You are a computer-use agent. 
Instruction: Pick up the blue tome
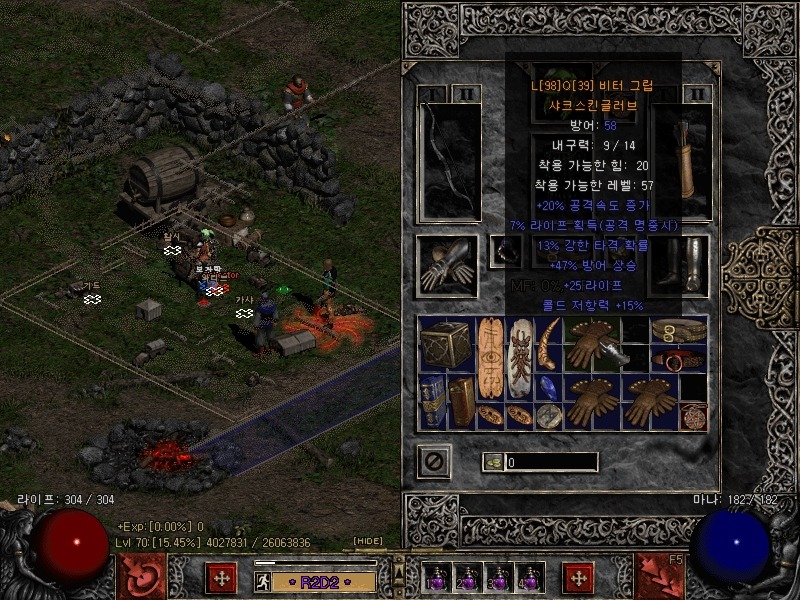click(433, 402)
